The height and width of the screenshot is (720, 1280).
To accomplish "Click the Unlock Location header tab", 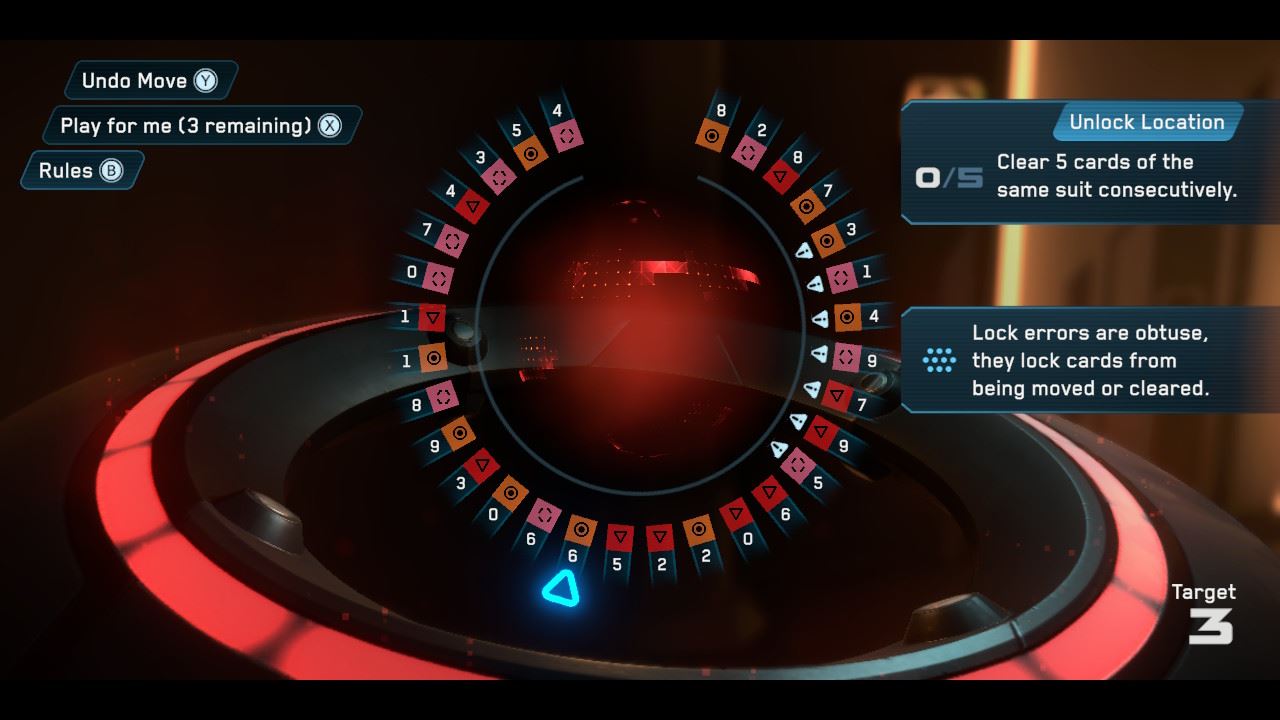I will (1145, 122).
